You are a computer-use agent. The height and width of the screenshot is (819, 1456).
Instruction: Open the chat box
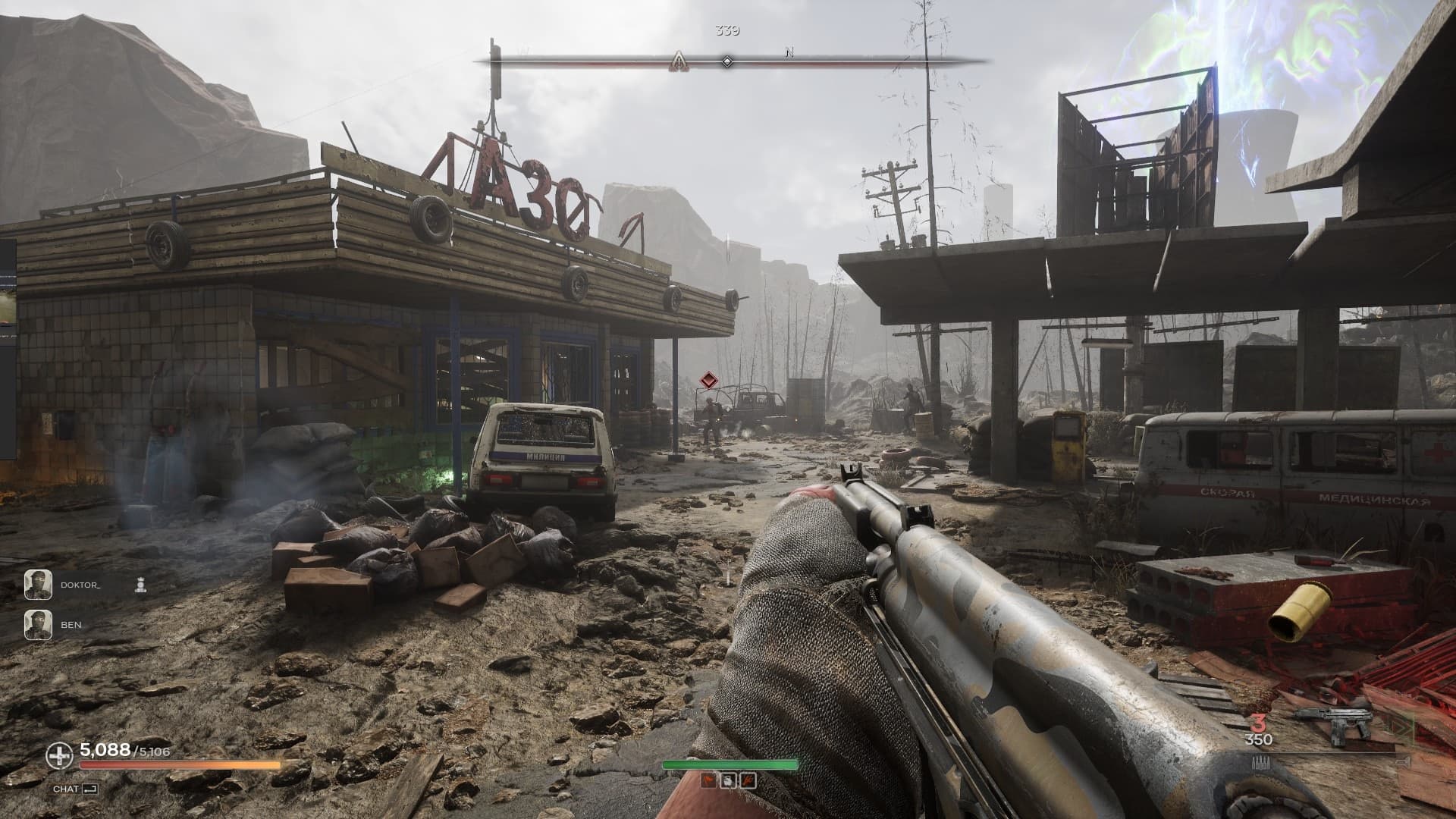click(75, 789)
